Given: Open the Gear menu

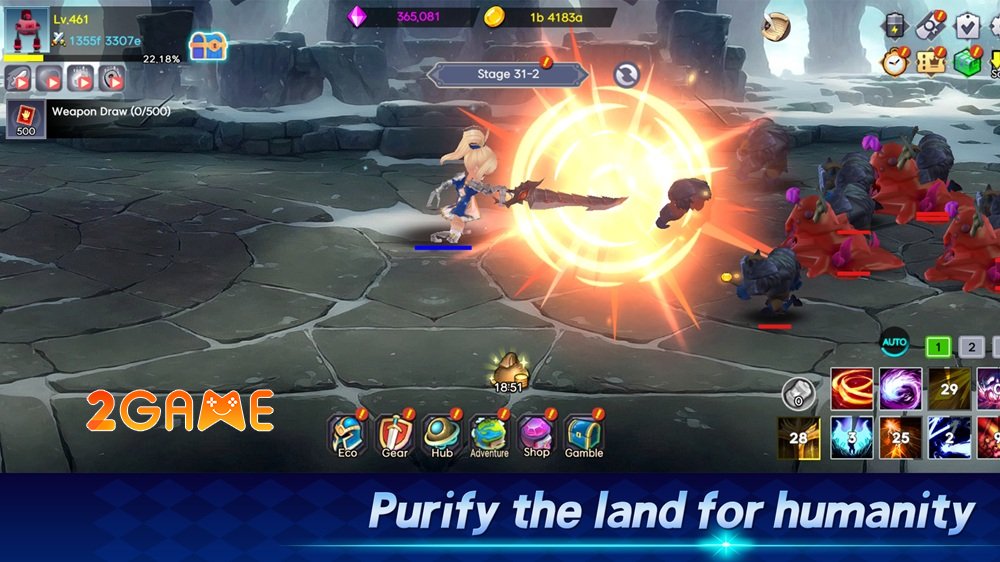Looking at the screenshot, I should click(x=394, y=435).
